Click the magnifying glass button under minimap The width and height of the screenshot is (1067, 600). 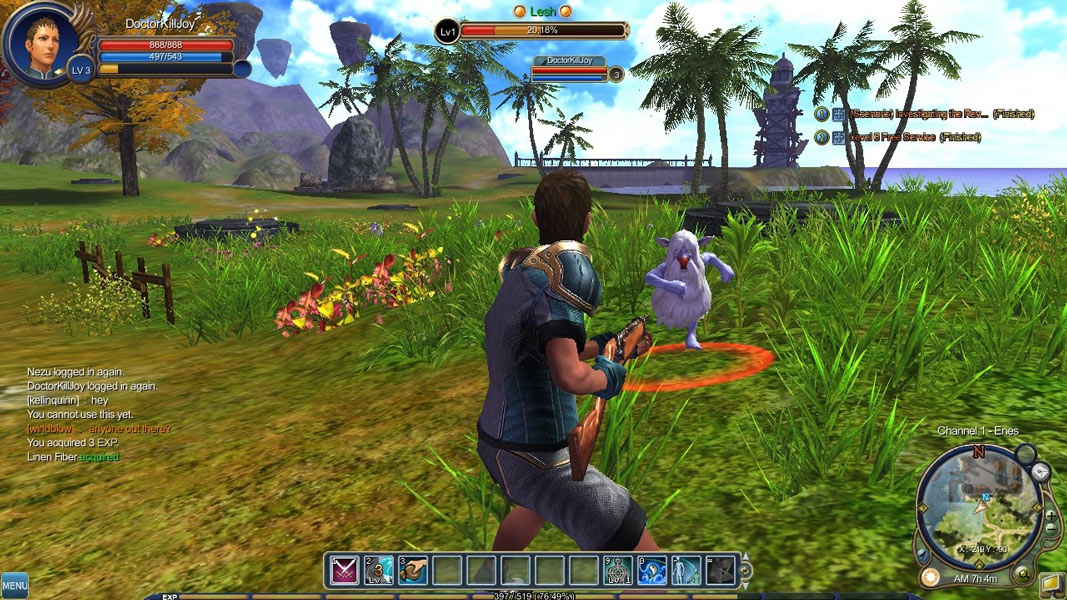pos(1023,573)
